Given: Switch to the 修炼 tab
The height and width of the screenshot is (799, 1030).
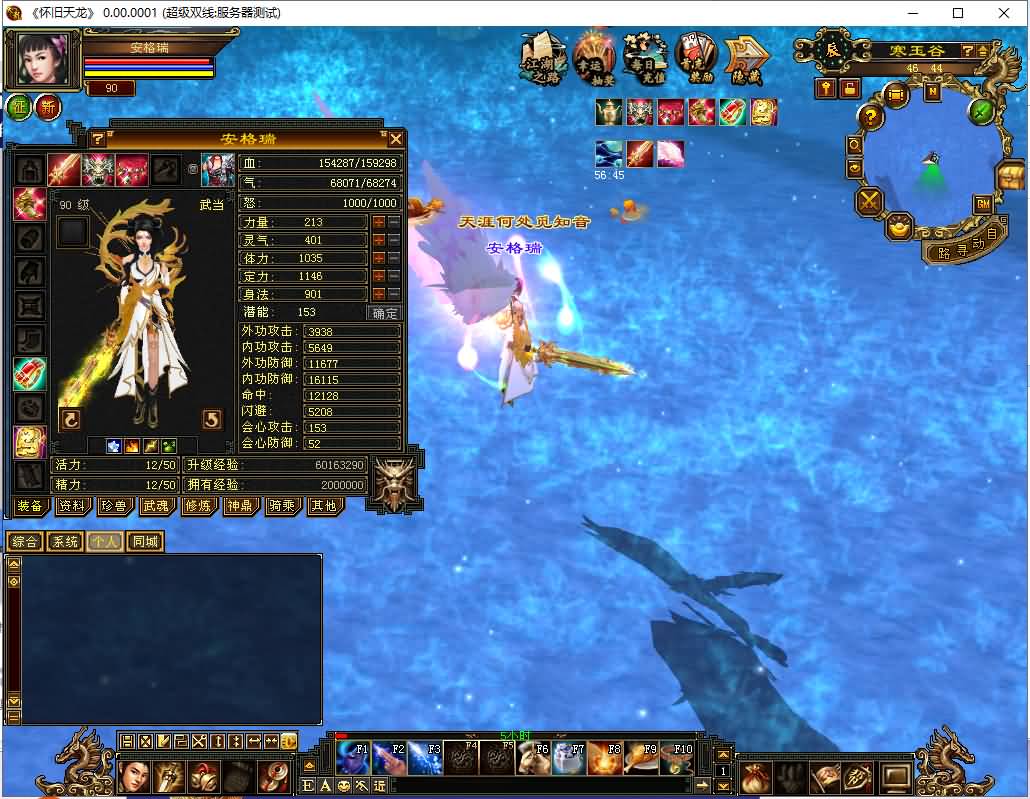Looking at the screenshot, I should [198, 506].
